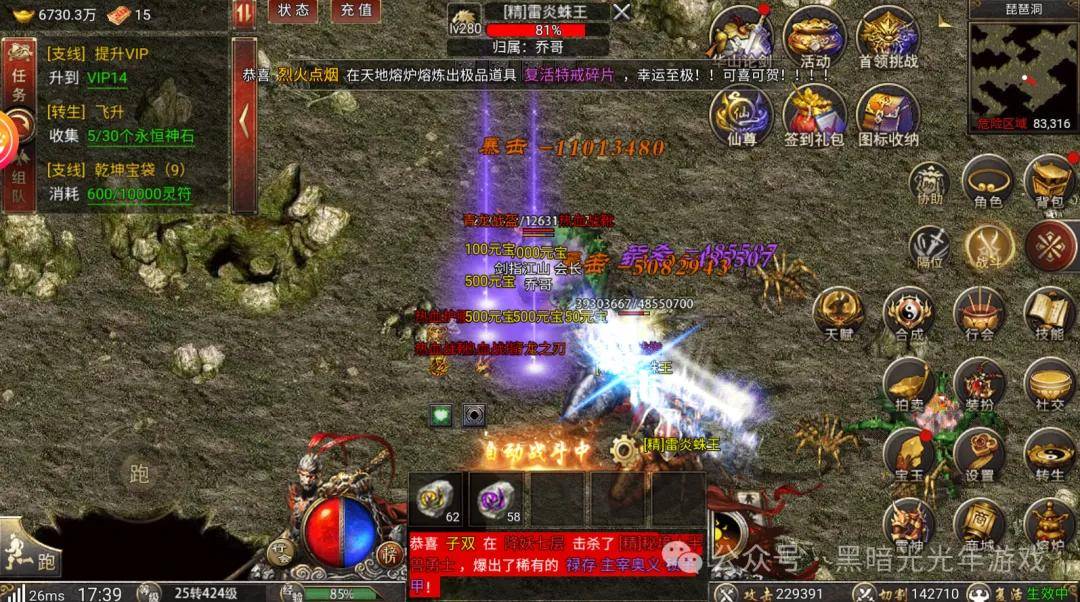The height and width of the screenshot is (602, 1080).
Task: Open the 状态 status panel
Action: click(x=294, y=11)
